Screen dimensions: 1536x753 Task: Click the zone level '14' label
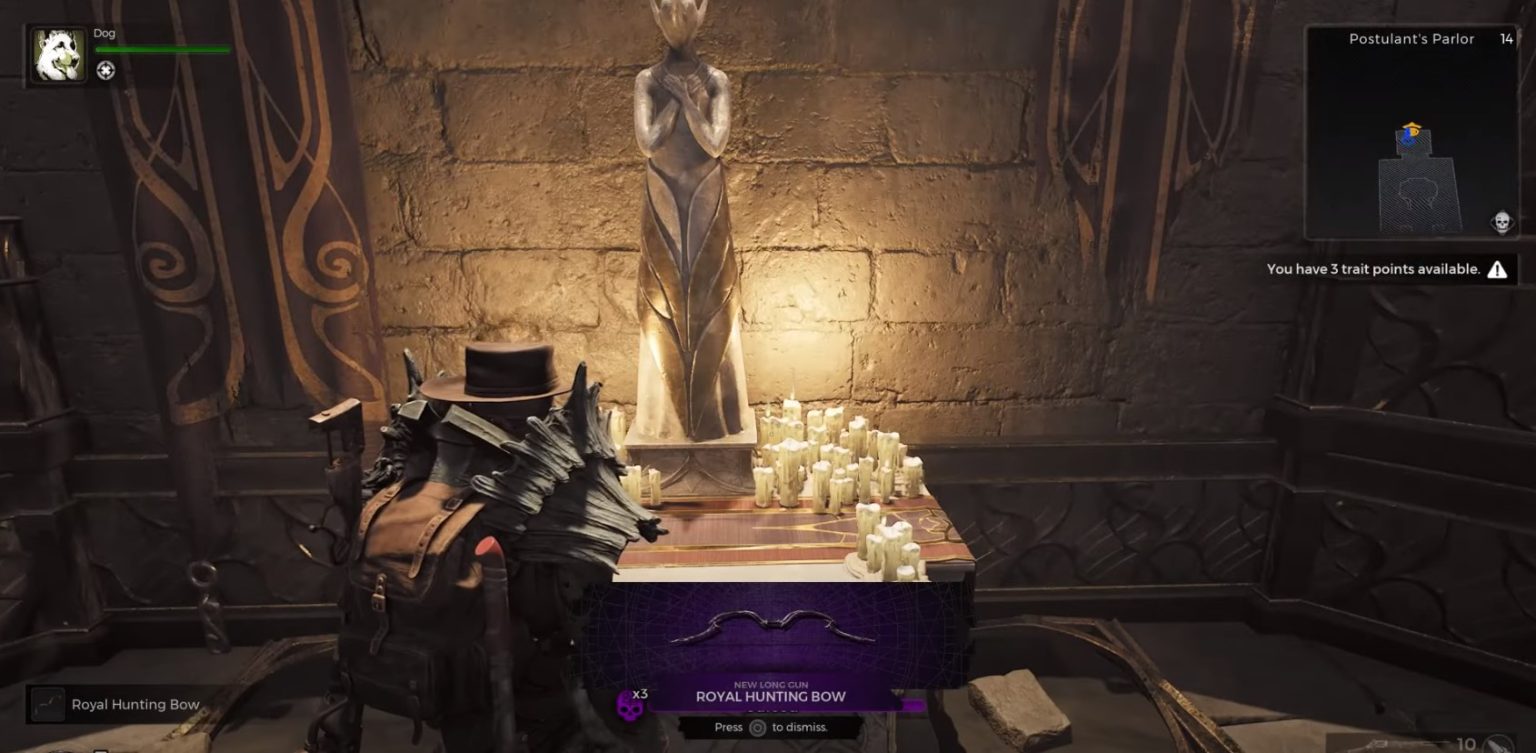[x=1507, y=39]
